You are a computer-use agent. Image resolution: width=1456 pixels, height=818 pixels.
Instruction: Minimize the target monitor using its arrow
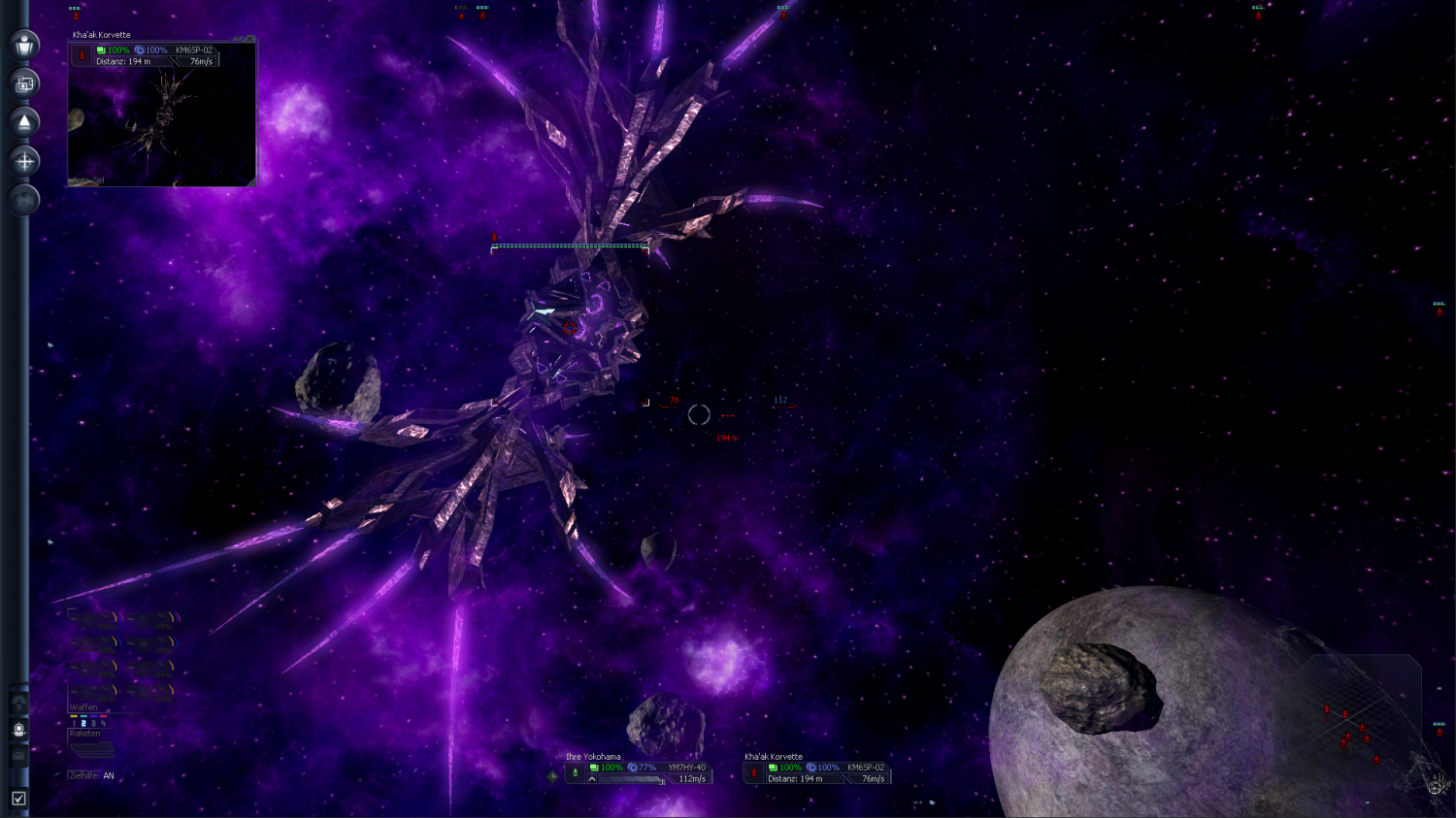tap(240, 40)
